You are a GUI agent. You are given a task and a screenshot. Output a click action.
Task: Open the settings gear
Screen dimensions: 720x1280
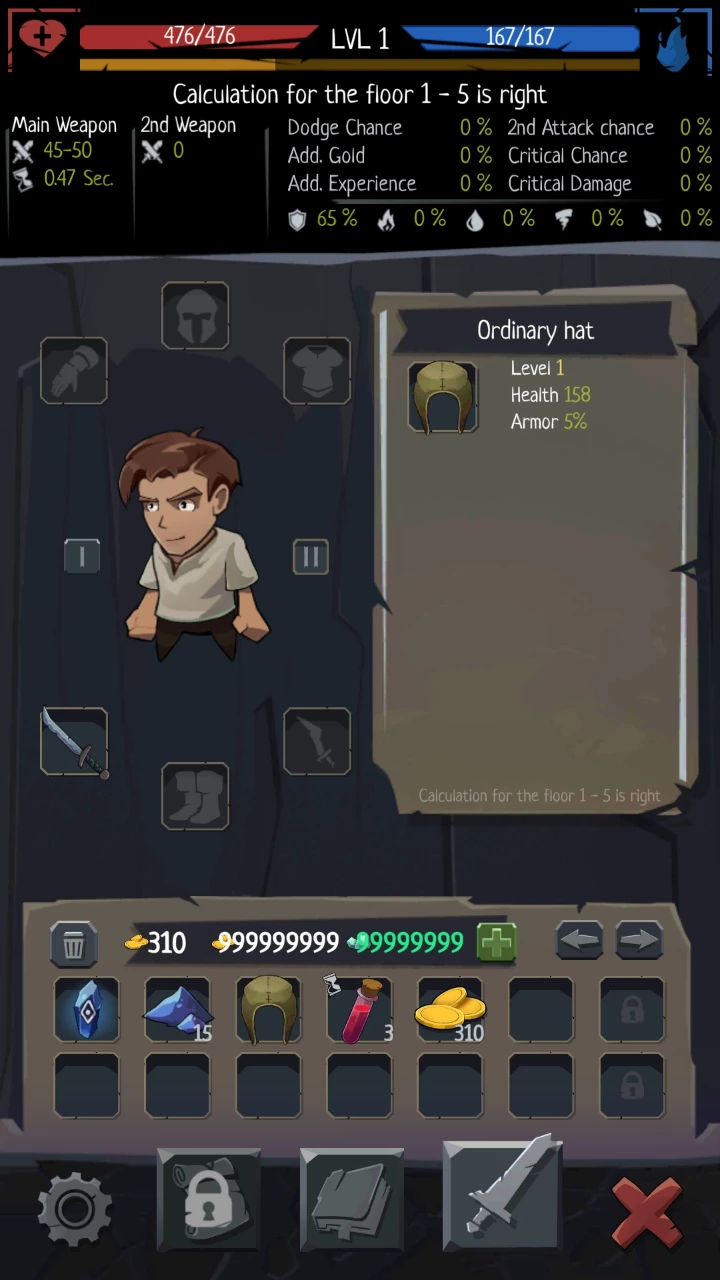point(75,1208)
